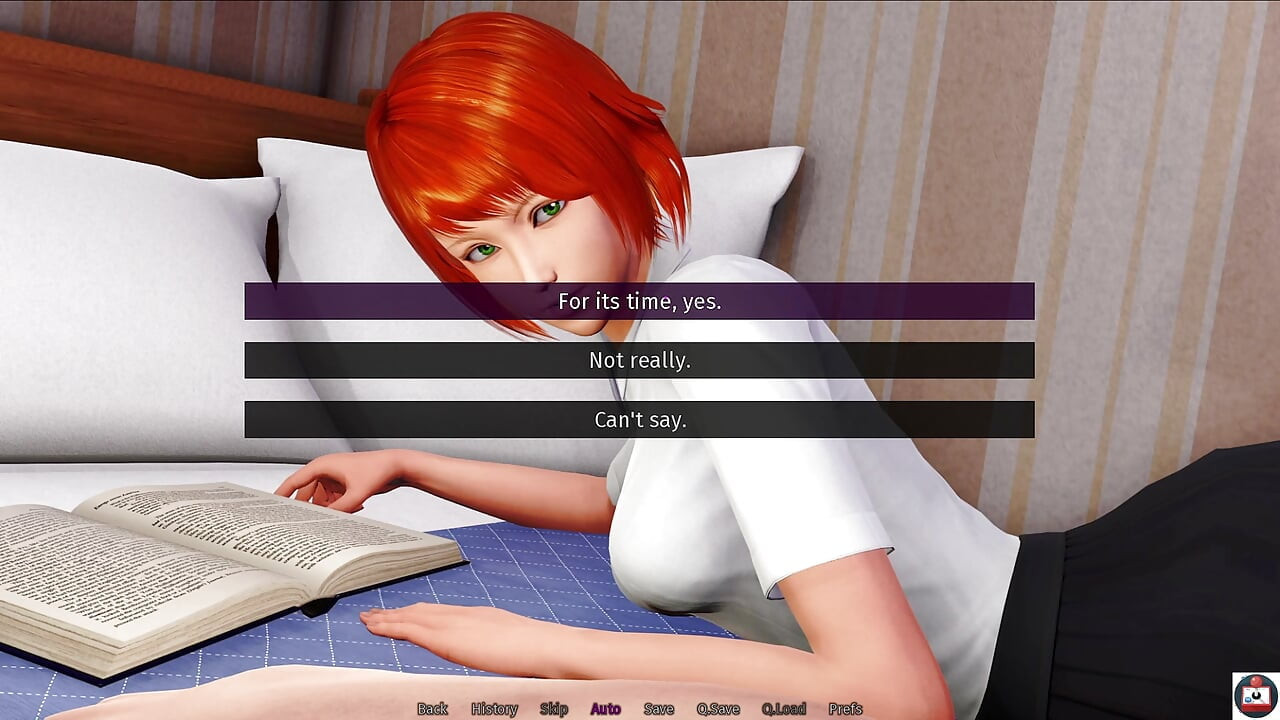Toggle Auto-advance mode
Screen dimensions: 1280x720
(605, 709)
